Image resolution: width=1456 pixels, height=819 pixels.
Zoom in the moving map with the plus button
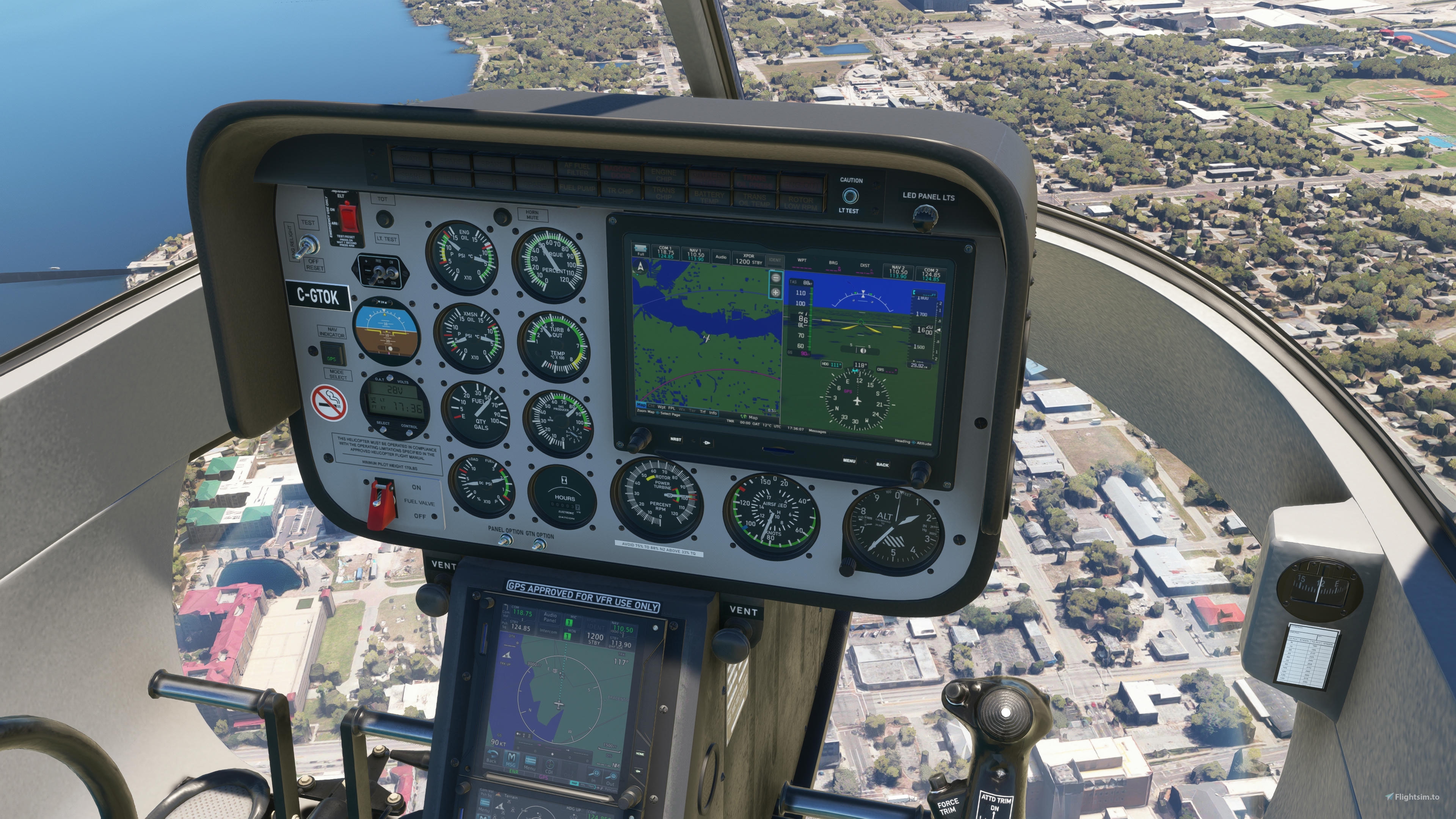tap(775, 292)
